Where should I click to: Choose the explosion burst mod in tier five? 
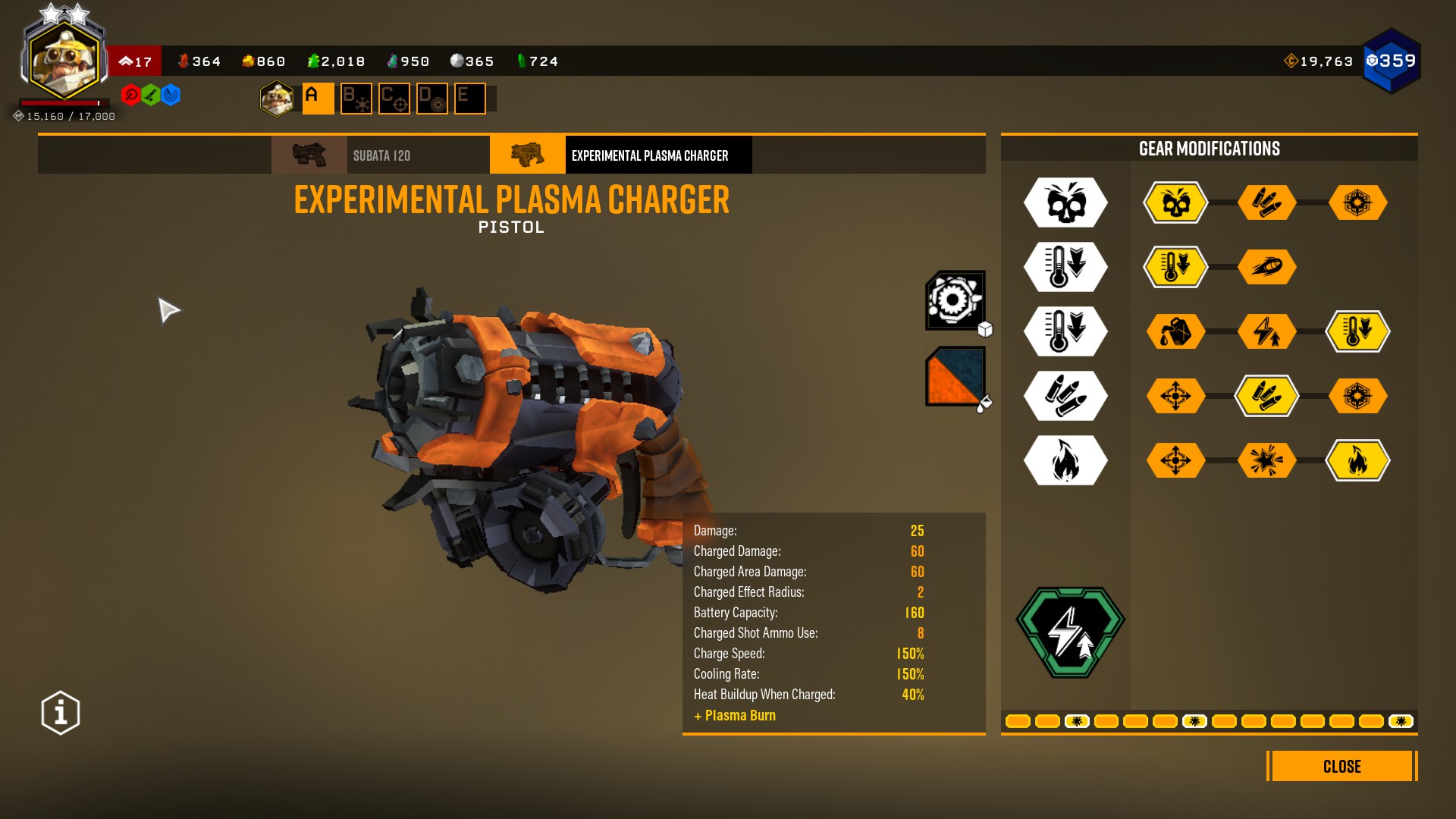tap(1266, 460)
